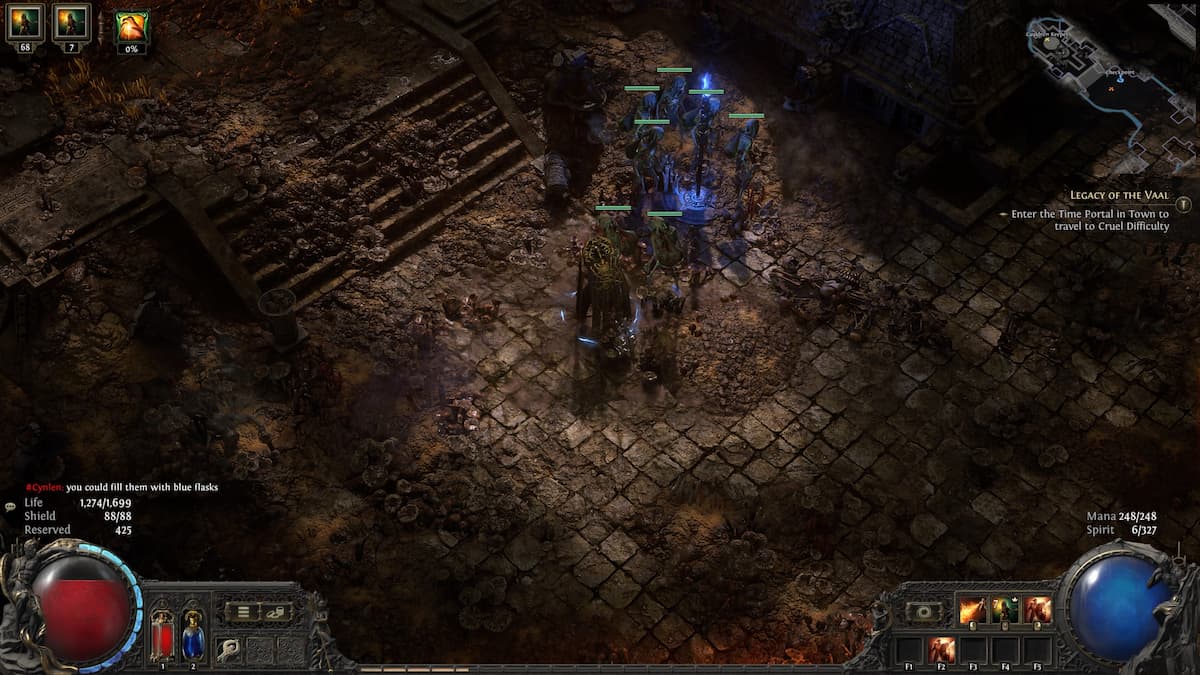
Task: Open the three-line main menu button
Action: click(x=241, y=612)
